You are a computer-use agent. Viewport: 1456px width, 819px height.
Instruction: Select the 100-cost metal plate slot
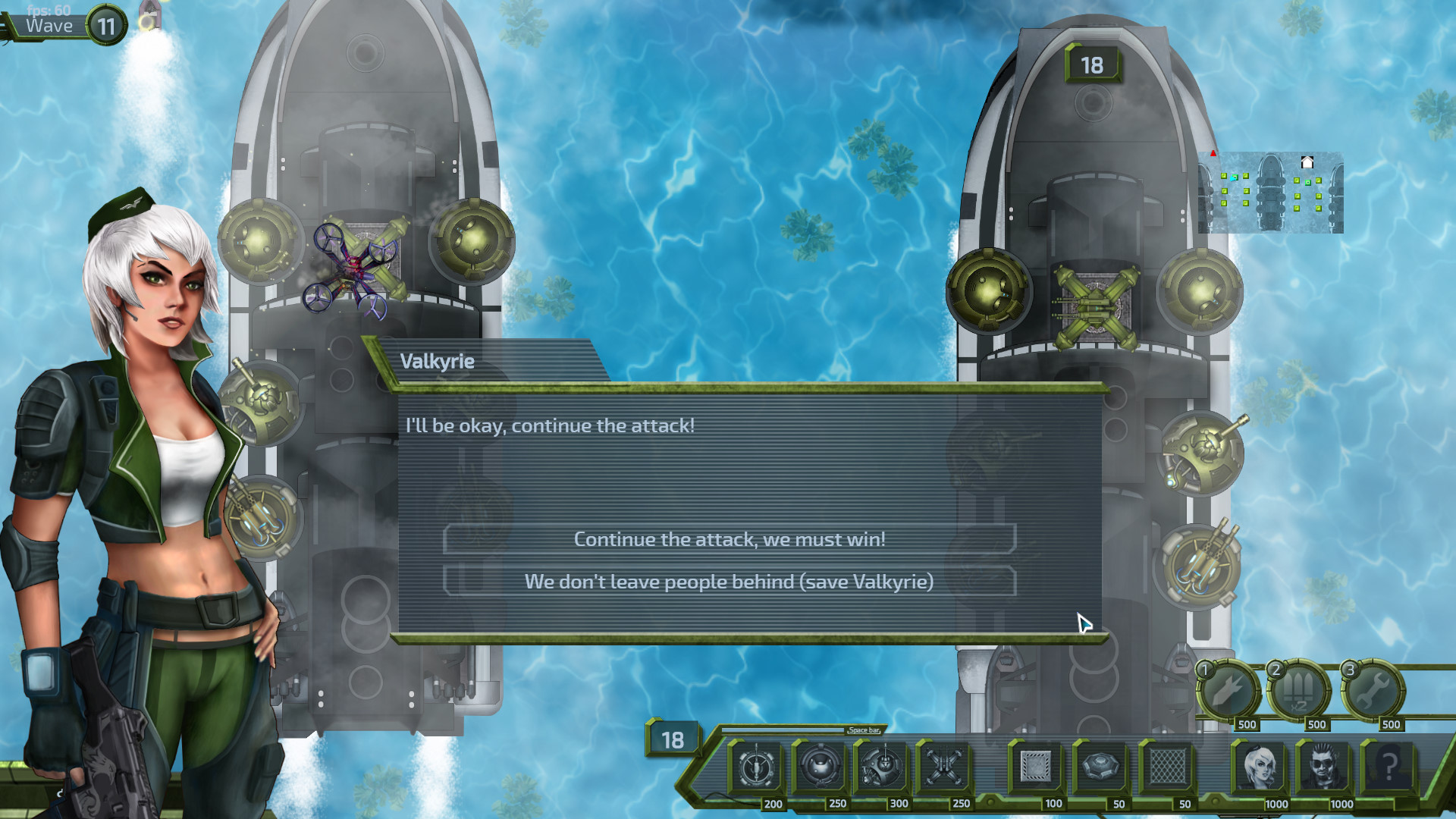point(1036,767)
